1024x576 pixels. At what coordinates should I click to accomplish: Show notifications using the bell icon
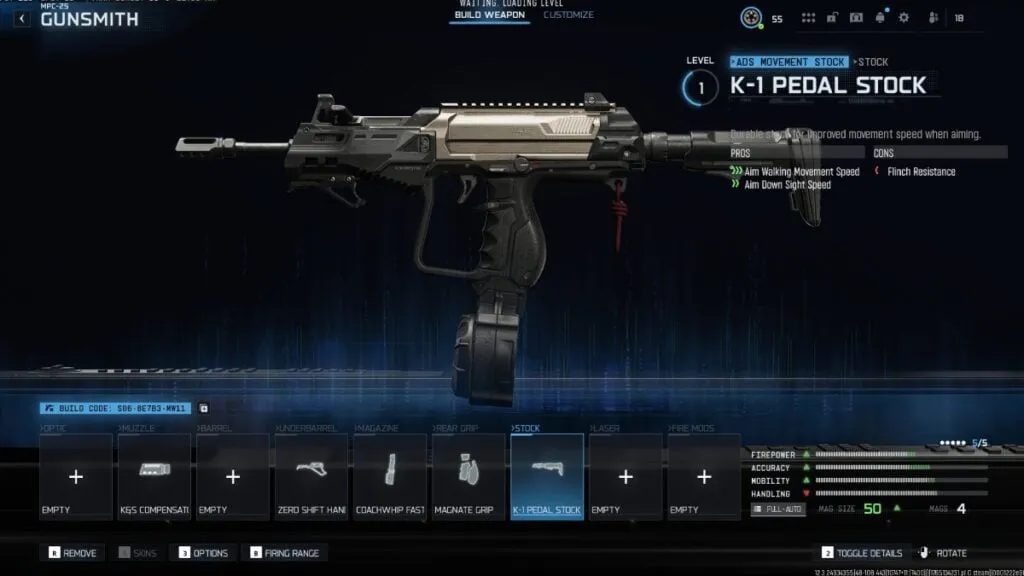pos(880,18)
